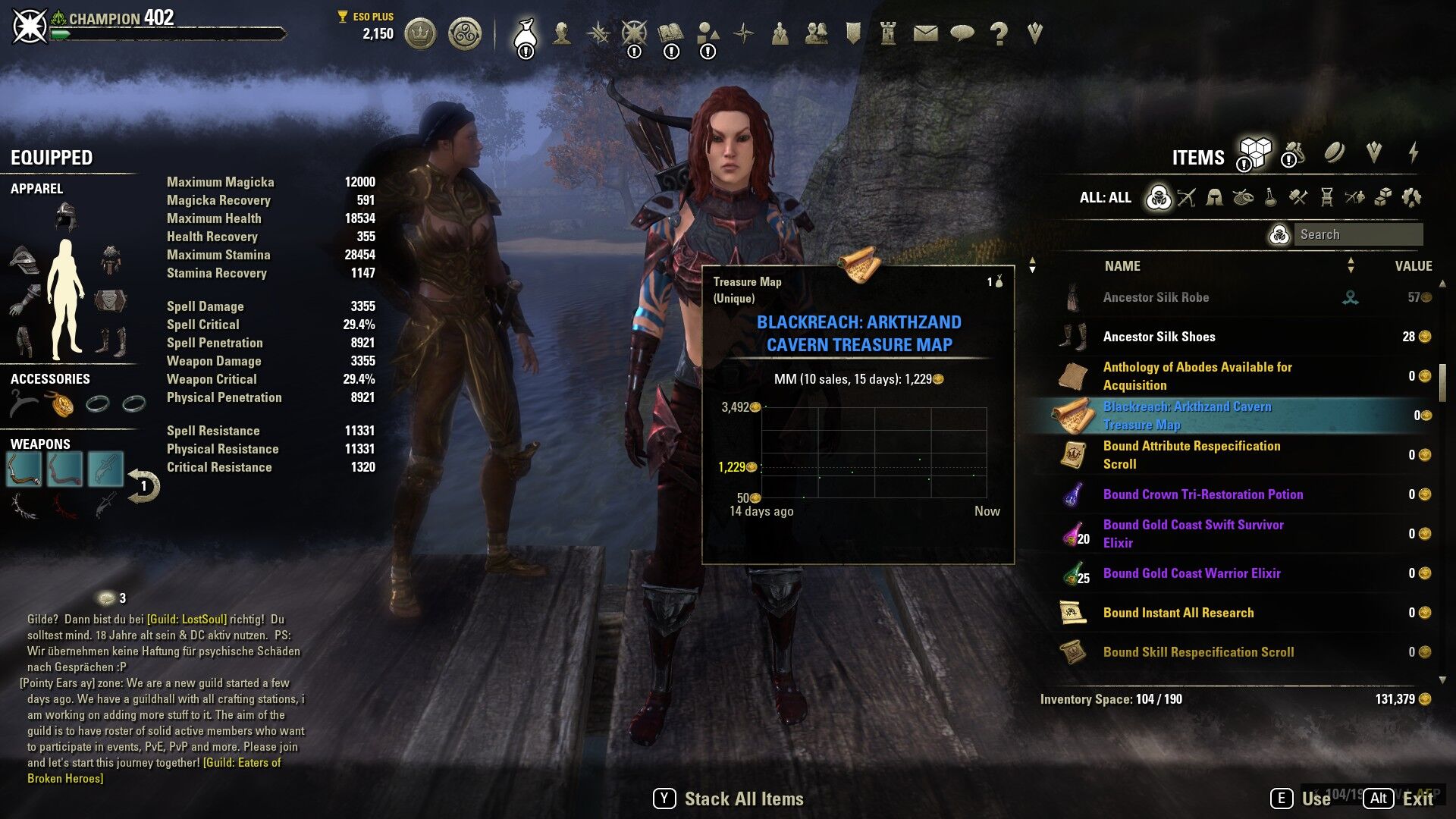Select Ancestor Silk Shoes in the list
The height and width of the screenshot is (819, 1456).
(1159, 337)
